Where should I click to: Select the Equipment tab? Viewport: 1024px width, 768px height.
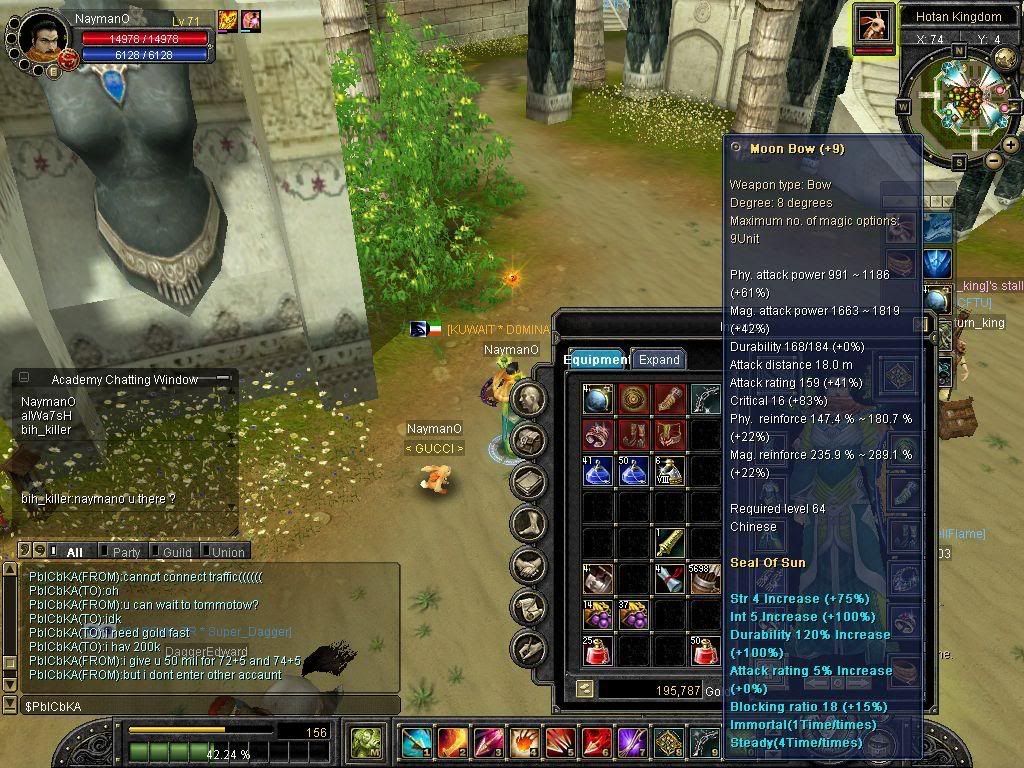(x=595, y=360)
